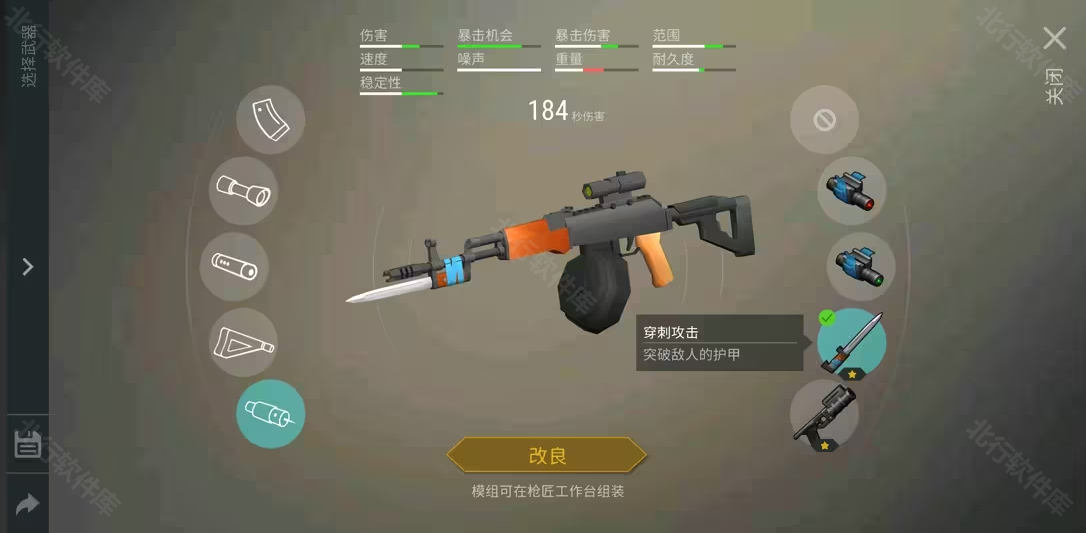Open the save preset icon
The height and width of the screenshot is (533, 1086).
pos(28,445)
